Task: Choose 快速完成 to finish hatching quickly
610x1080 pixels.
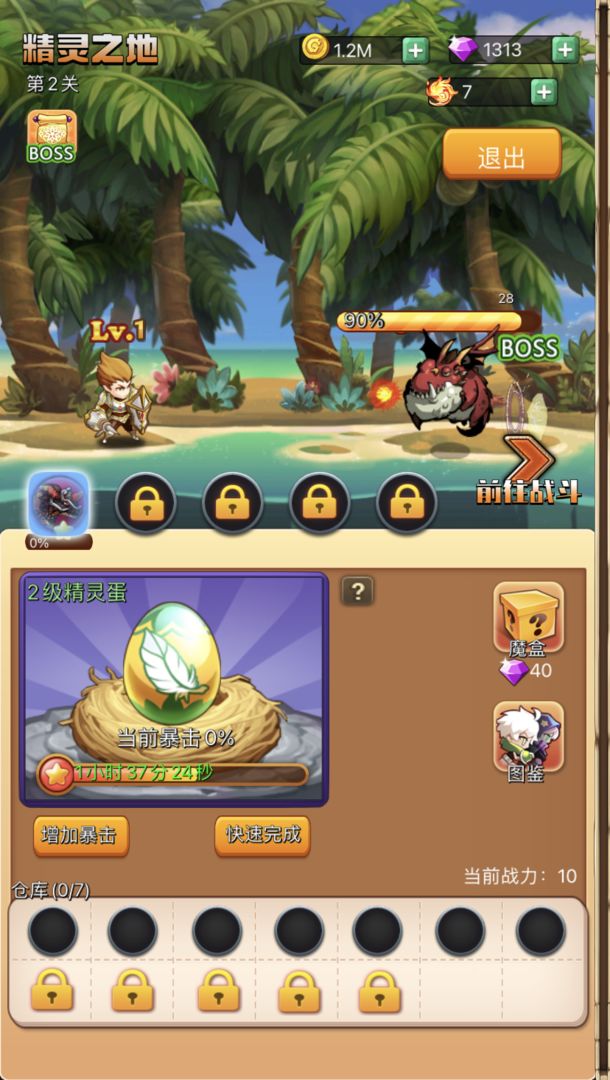Action: (x=262, y=835)
